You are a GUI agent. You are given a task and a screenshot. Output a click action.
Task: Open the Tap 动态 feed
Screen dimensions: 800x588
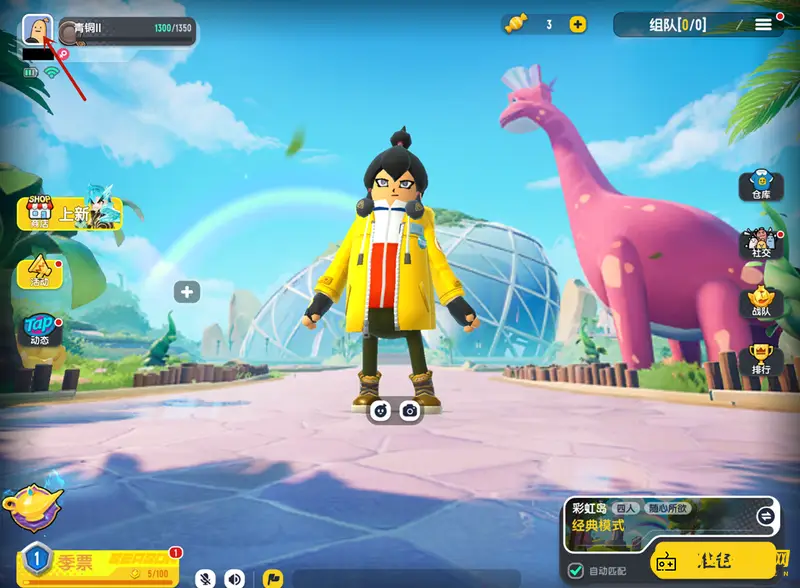(x=39, y=330)
